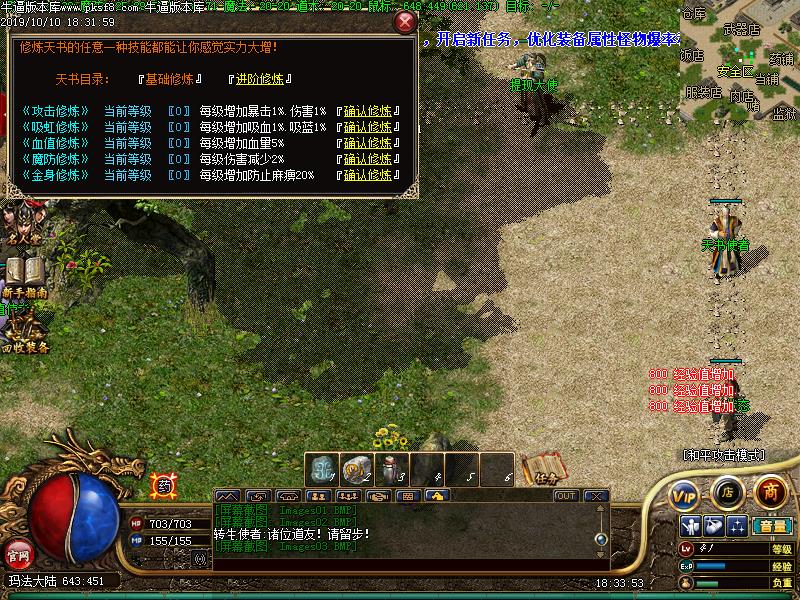The height and width of the screenshot is (600, 800).
Task: Confirm 吸虹修炼 training via its 确认修炼 link
Action: [x=367, y=127]
